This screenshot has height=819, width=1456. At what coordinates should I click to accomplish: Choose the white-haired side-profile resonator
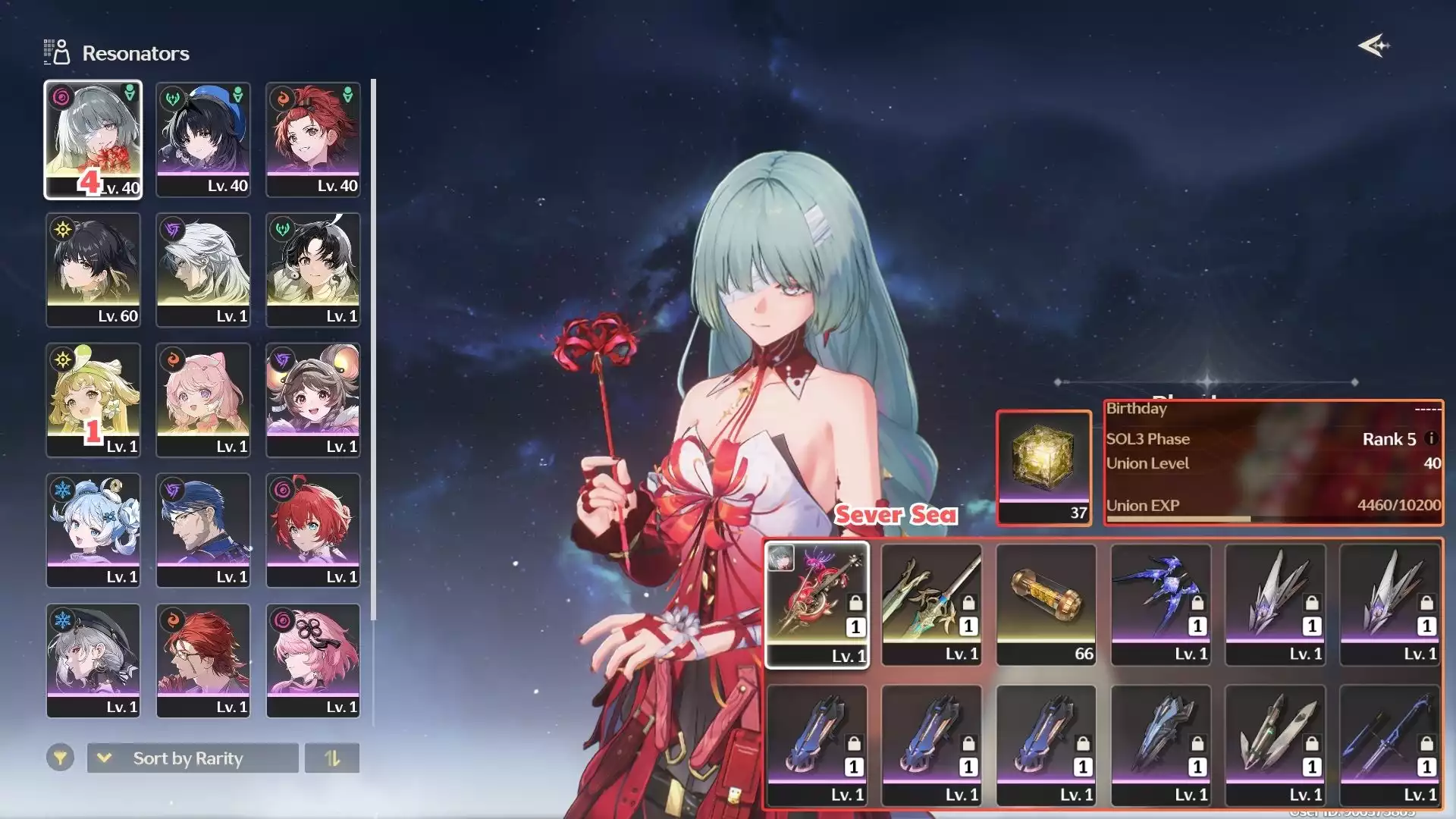202,270
